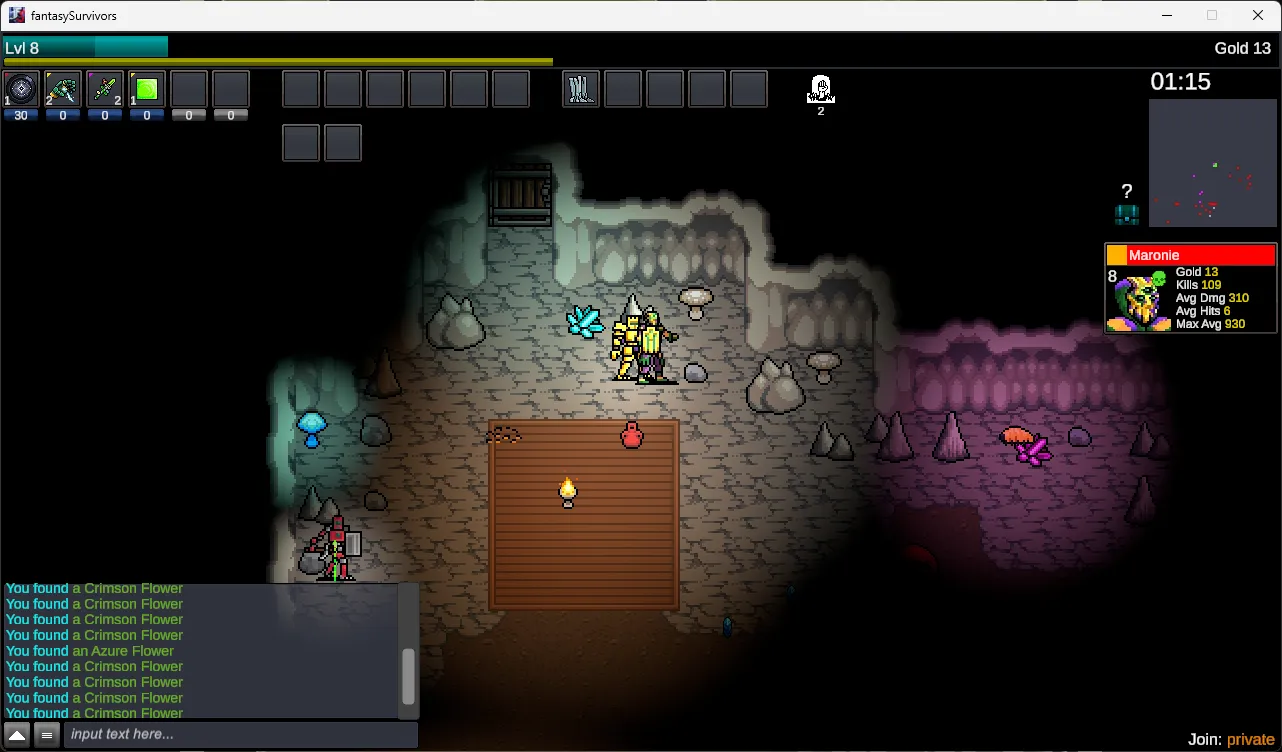Choose the green dagger weapon slot
This screenshot has height=752, width=1282.
105,89
